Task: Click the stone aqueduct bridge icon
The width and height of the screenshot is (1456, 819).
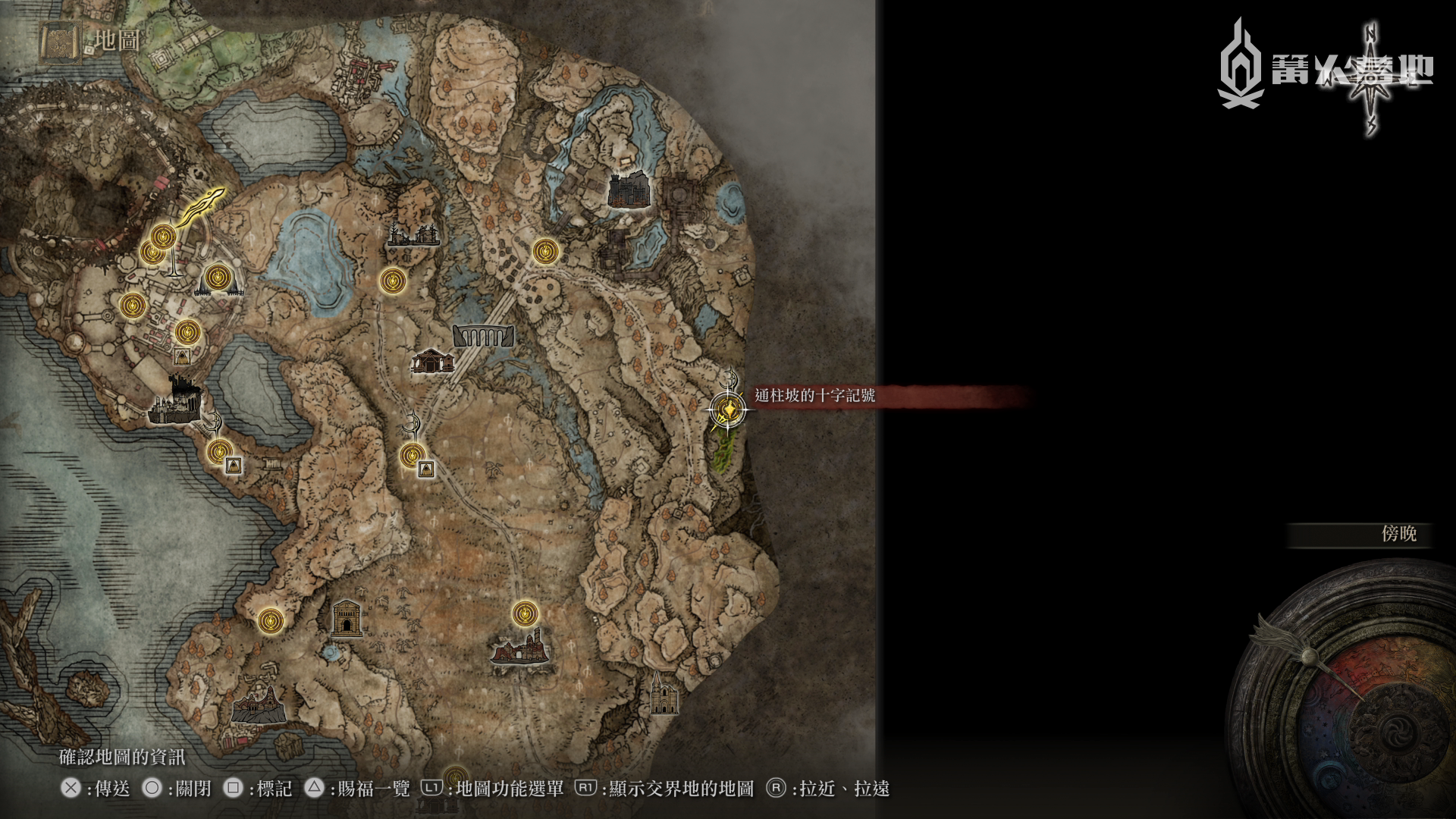Action: [483, 335]
